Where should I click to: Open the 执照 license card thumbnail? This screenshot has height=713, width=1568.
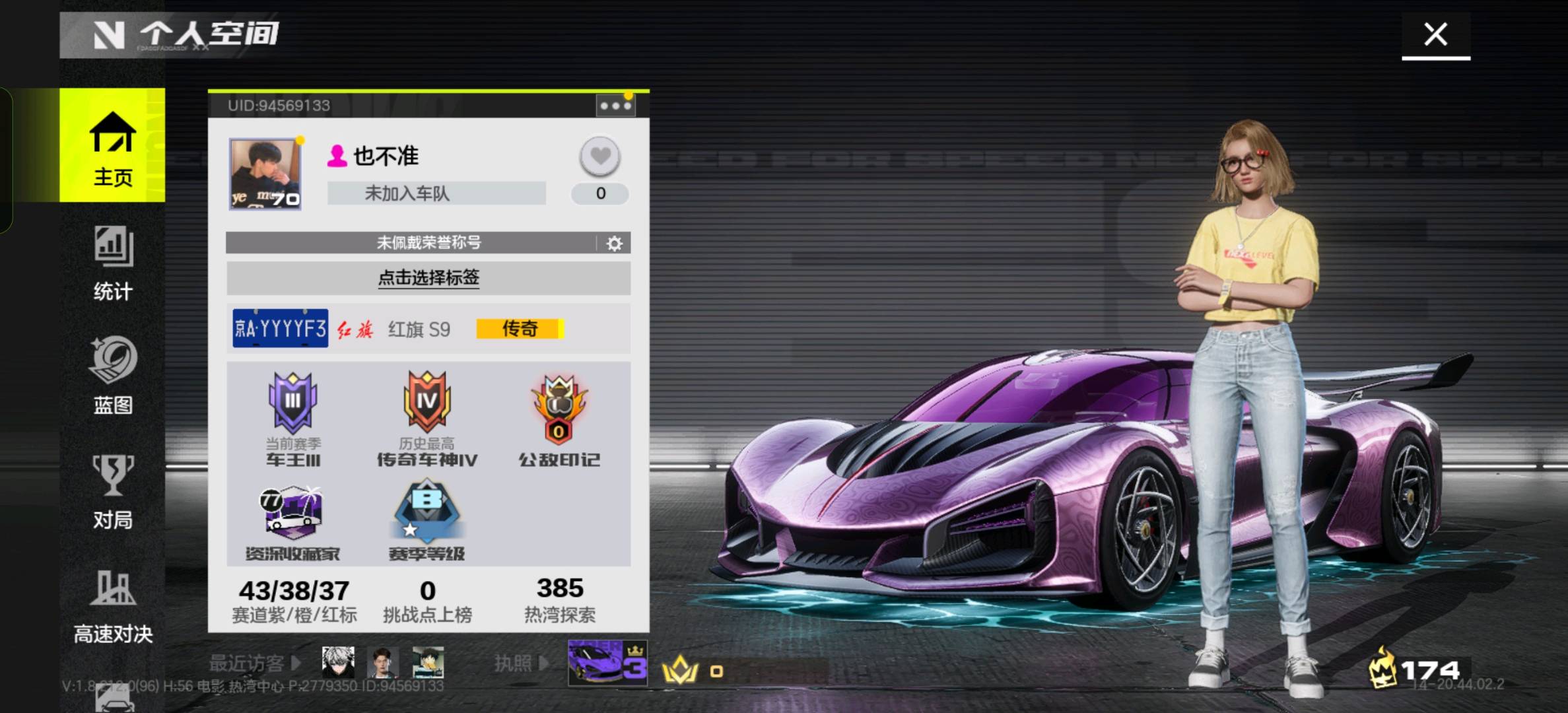(x=607, y=662)
